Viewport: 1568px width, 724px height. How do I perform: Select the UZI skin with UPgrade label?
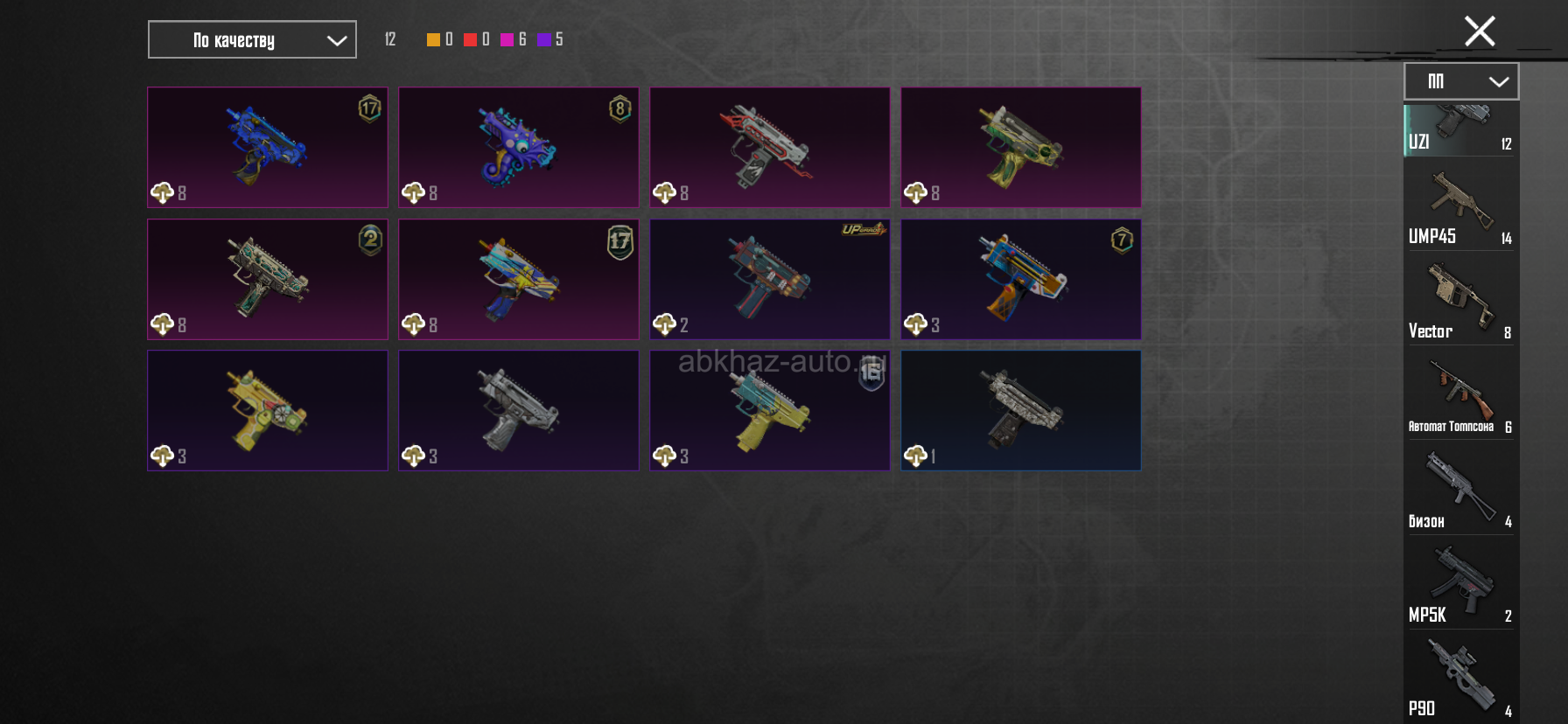tap(769, 279)
